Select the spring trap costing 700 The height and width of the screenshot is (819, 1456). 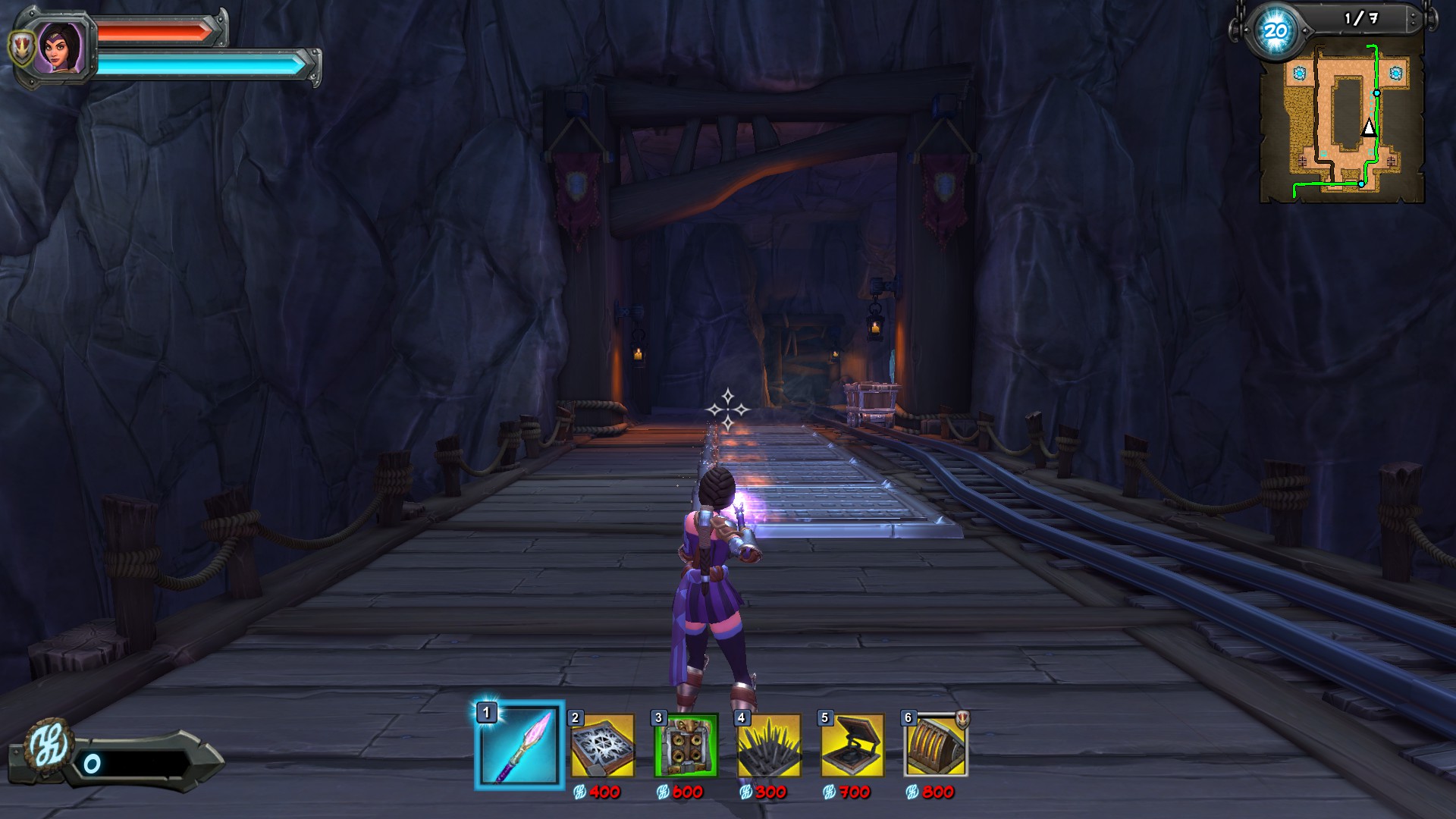click(x=852, y=746)
